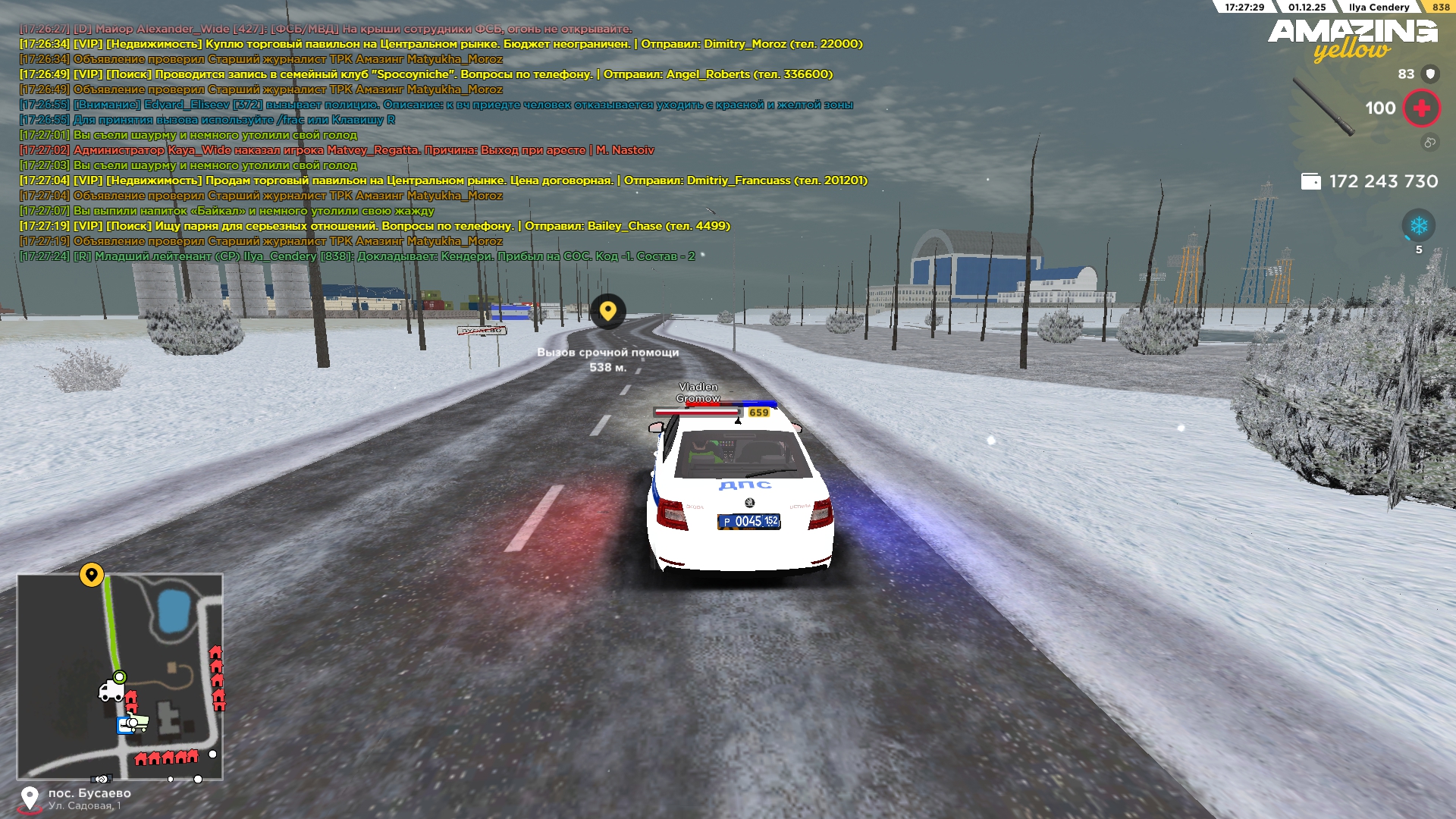Image resolution: width=1456 pixels, height=819 pixels.
Task: Click the yellow waypoint pin on the minimap
Action: (92, 575)
